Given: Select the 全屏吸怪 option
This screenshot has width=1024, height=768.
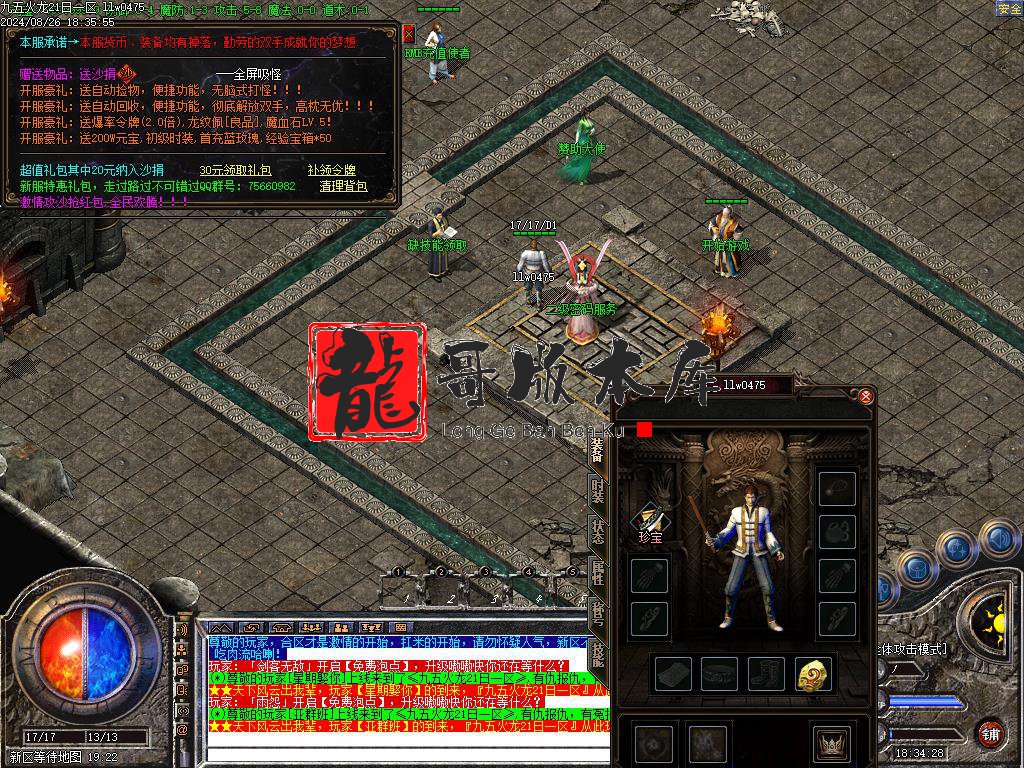Looking at the screenshot, I should point(257,75).
